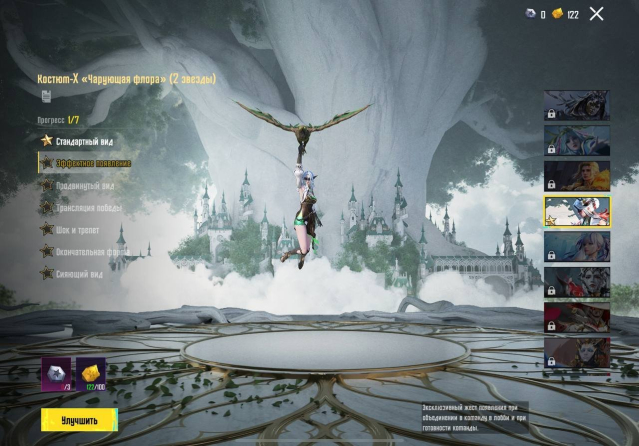Click the yellow Улучшить upgrade button
Screen dimensions: 639x446
pos(78,420)
